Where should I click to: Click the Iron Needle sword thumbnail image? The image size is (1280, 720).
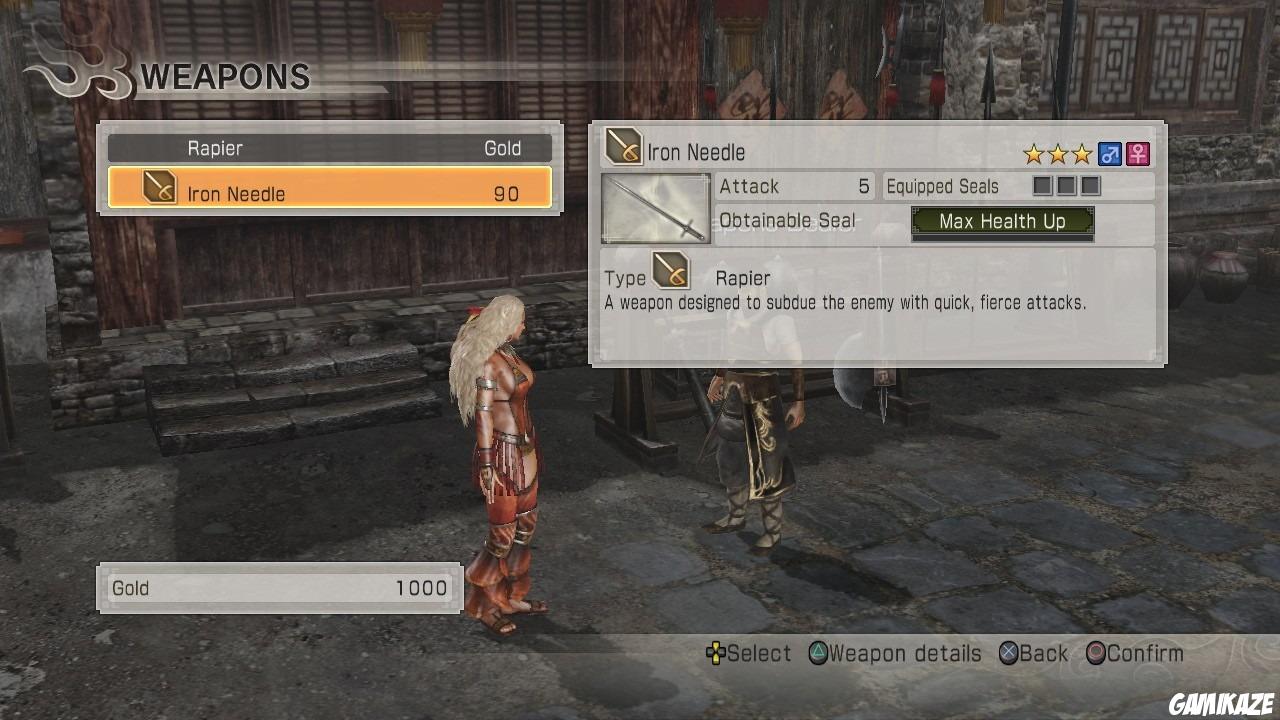pos(655,208)
